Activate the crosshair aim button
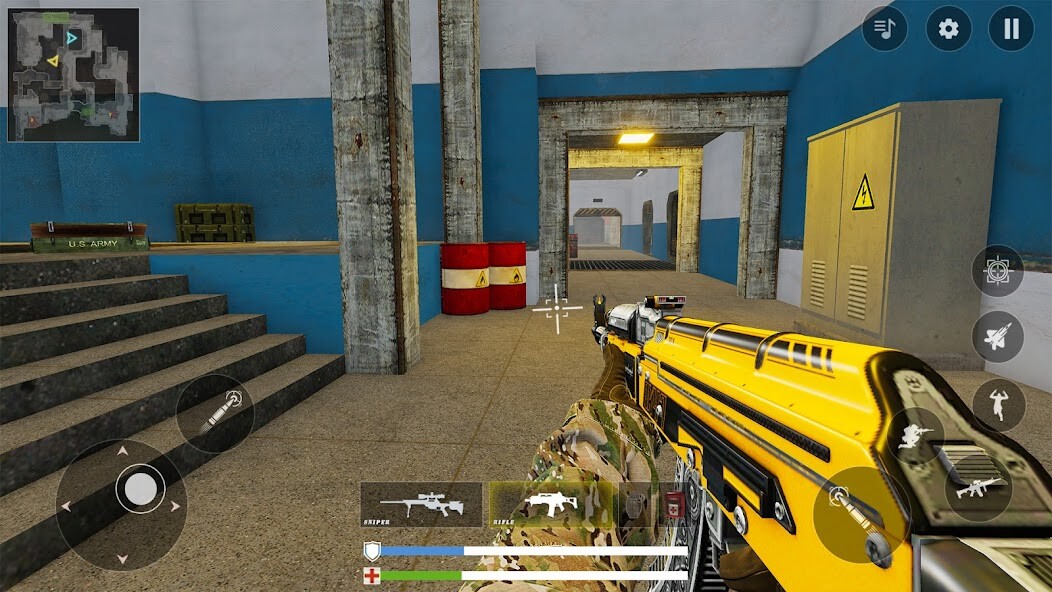The image size is (1052, 592). coord(997,271)
